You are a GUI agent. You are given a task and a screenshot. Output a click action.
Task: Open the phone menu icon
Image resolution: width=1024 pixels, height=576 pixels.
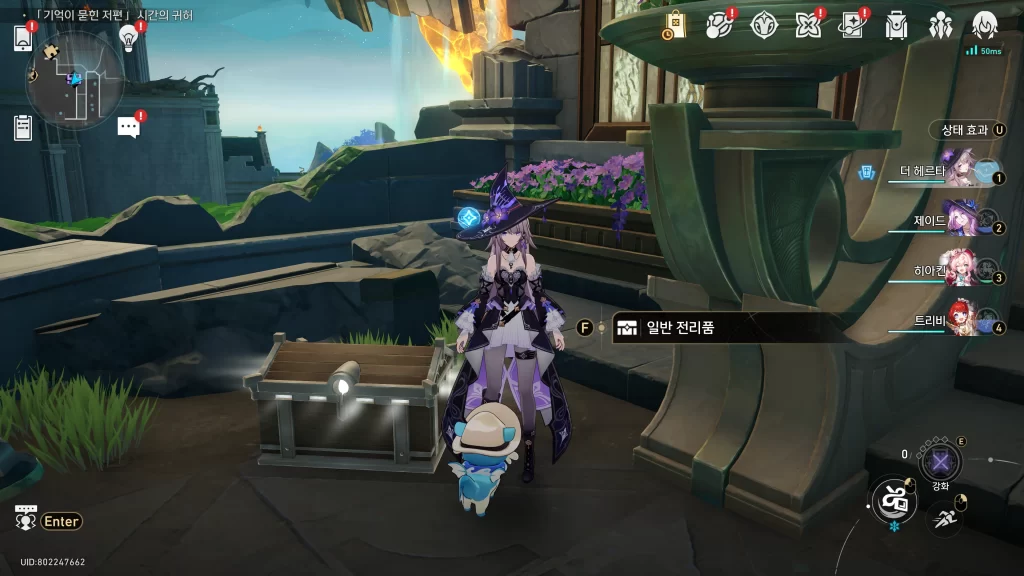(x=23, y=38)
